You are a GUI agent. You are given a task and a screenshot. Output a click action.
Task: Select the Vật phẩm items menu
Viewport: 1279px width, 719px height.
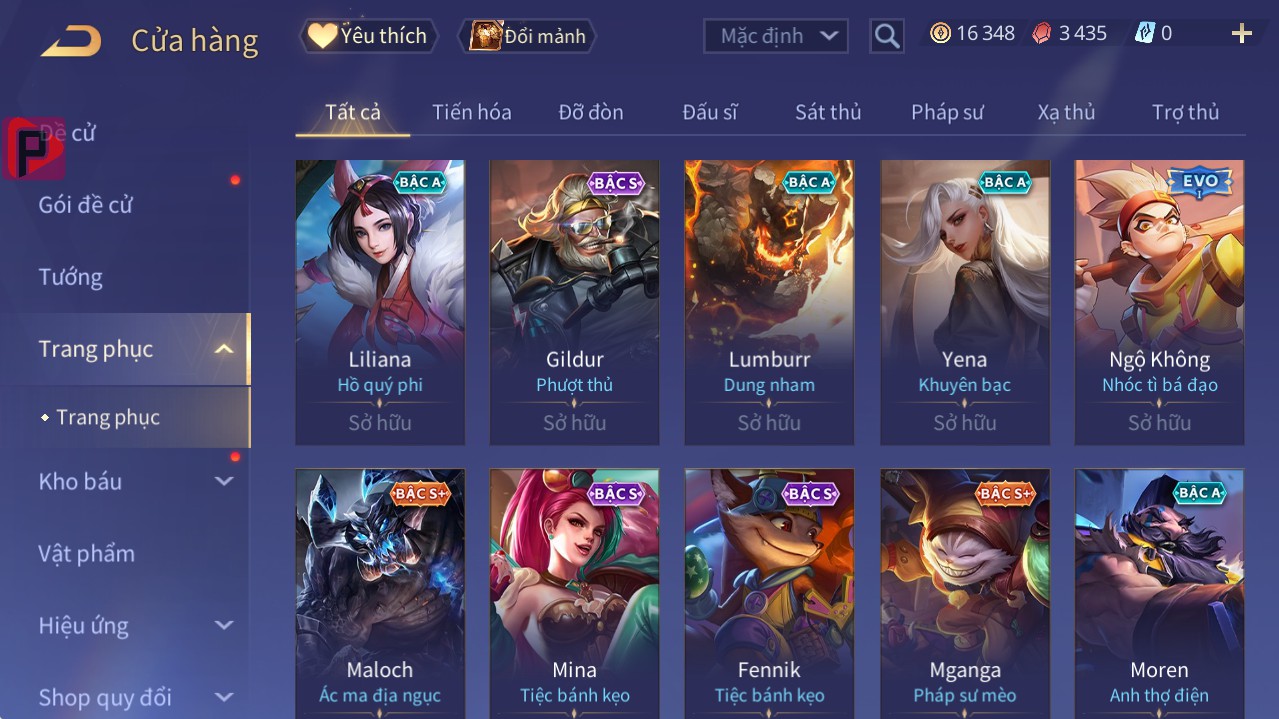pyautogui.click(x=86, y=553)
